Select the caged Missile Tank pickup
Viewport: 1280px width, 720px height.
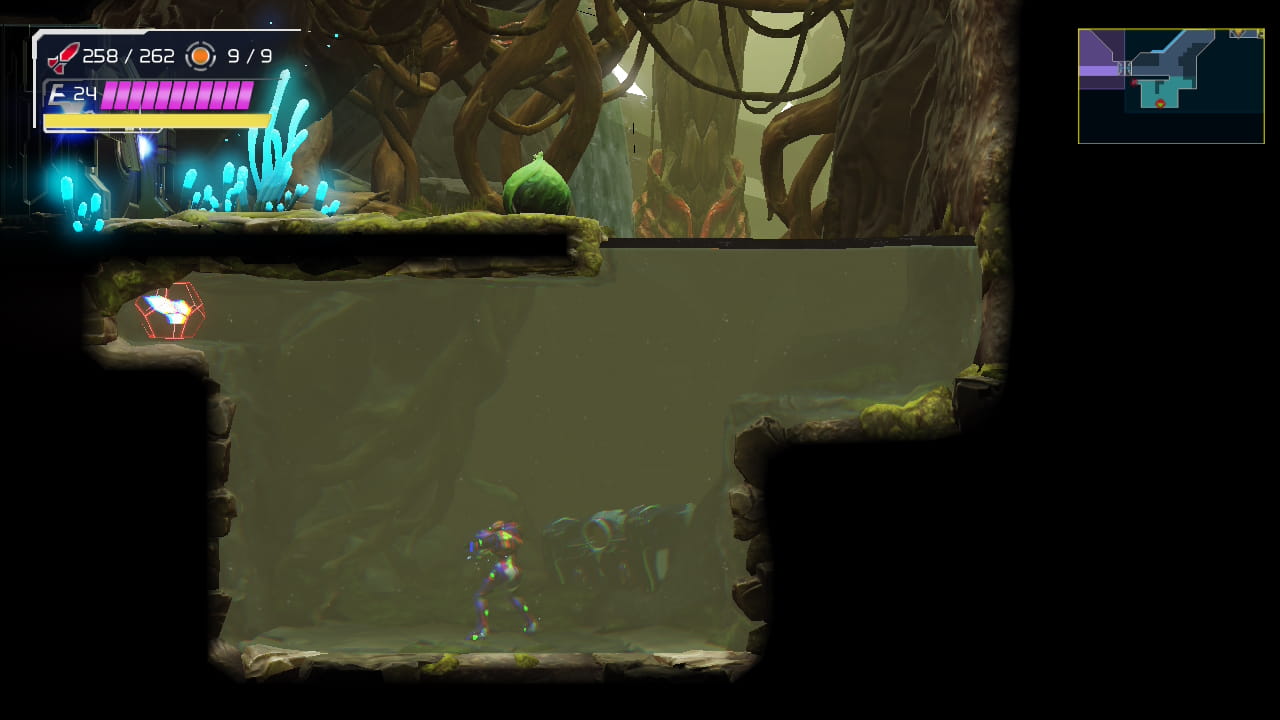pos(168,310)
